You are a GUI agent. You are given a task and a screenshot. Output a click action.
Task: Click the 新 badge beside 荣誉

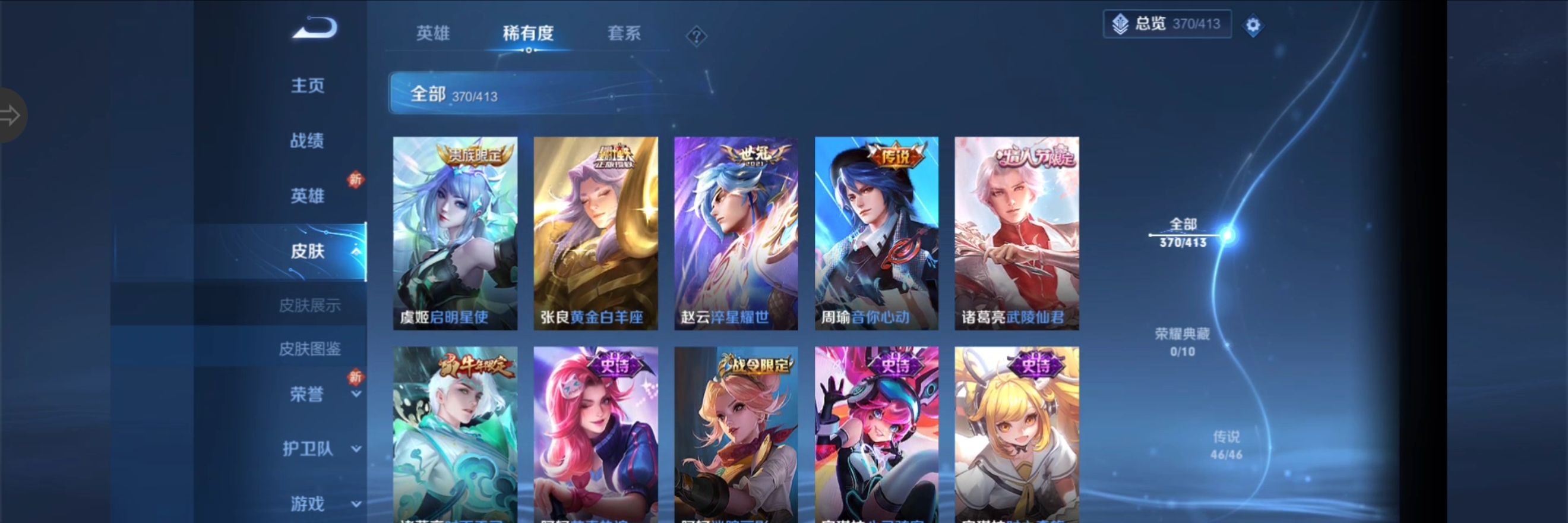[356, 378]
